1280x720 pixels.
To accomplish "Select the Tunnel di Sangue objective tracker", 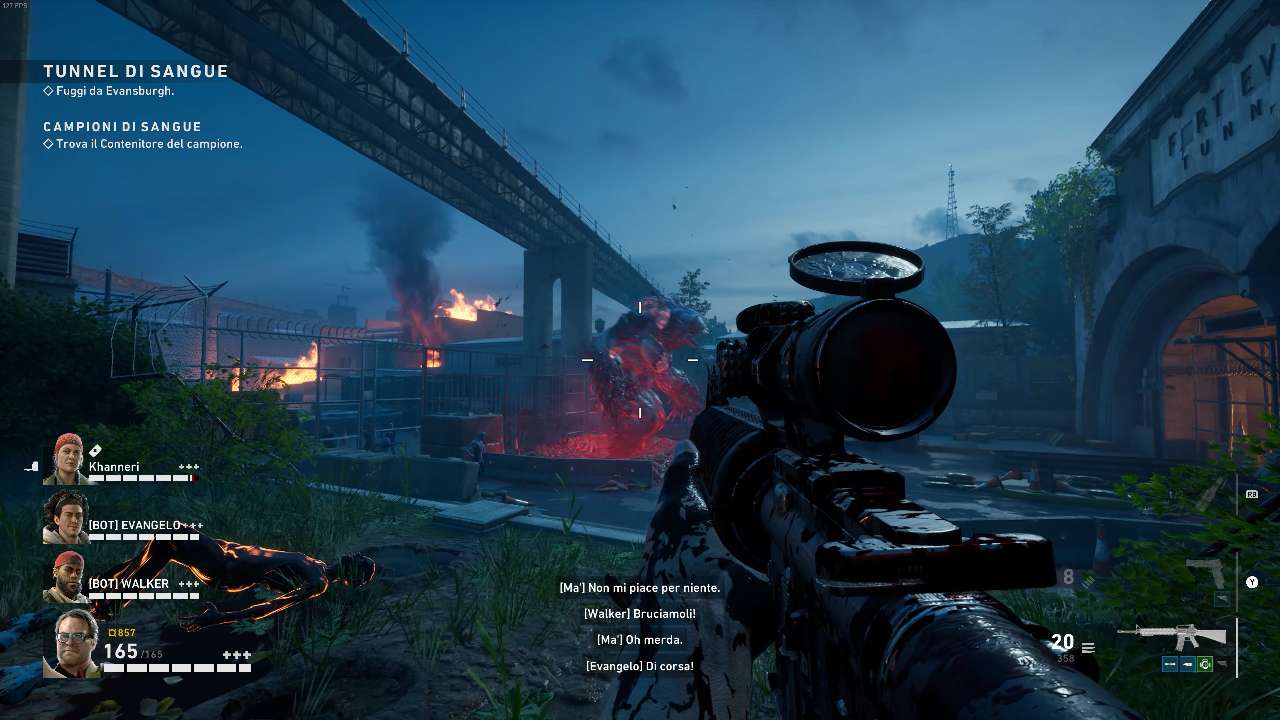I will tap(135, 72).
